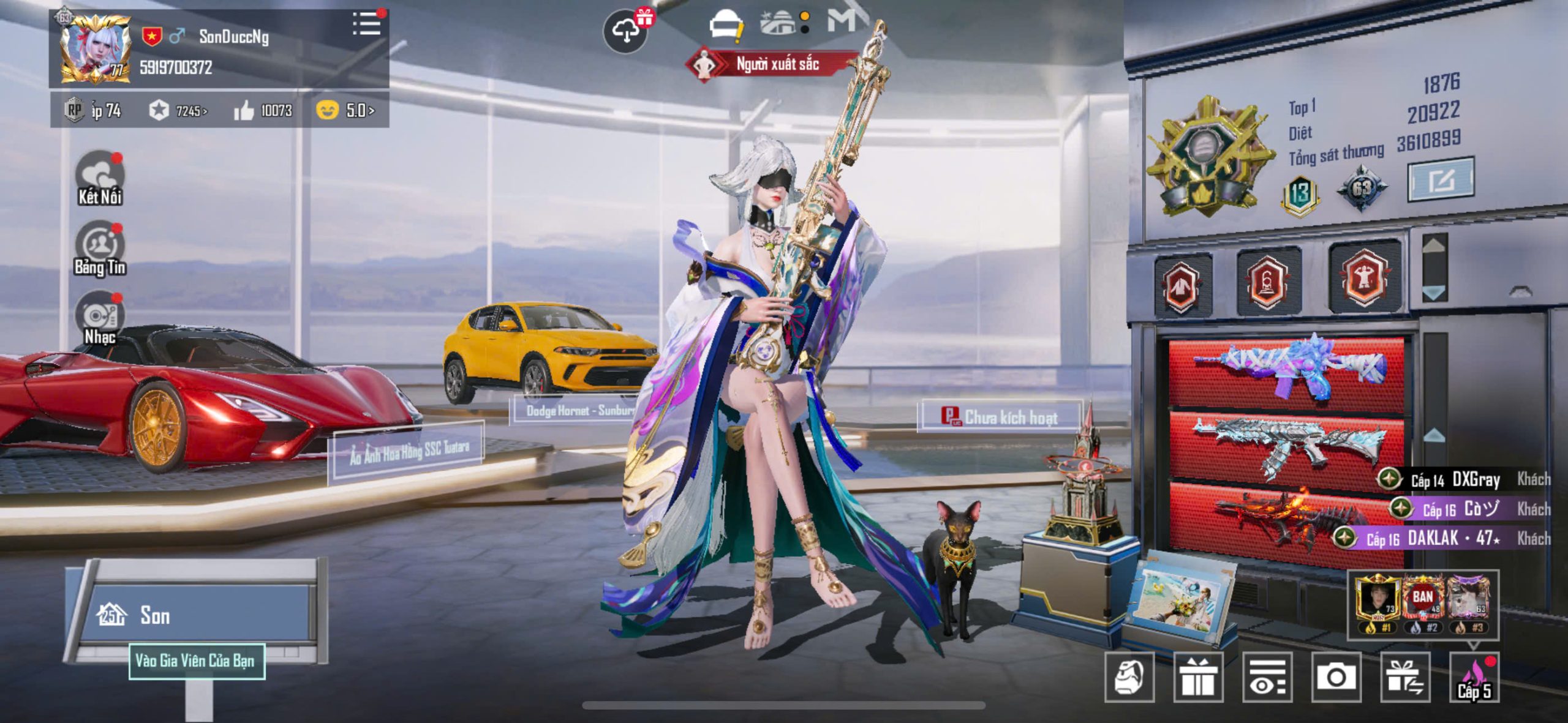
Task: Open the camera screenshot button
Action: click(1336, 677)
